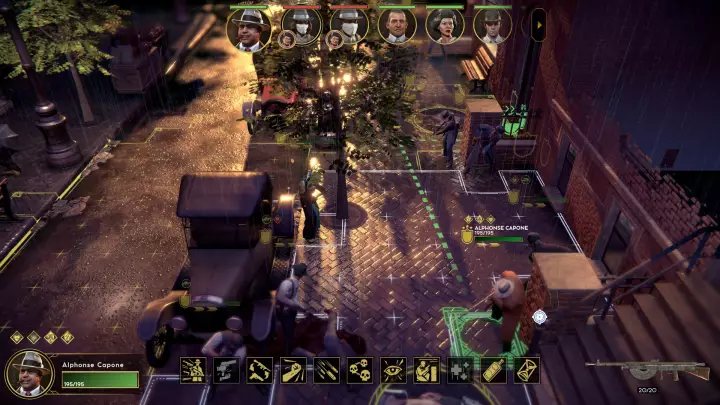Click the hourglass end turn icon
Image resolution: width=720 pixels, height=405 pixels.
526,370
